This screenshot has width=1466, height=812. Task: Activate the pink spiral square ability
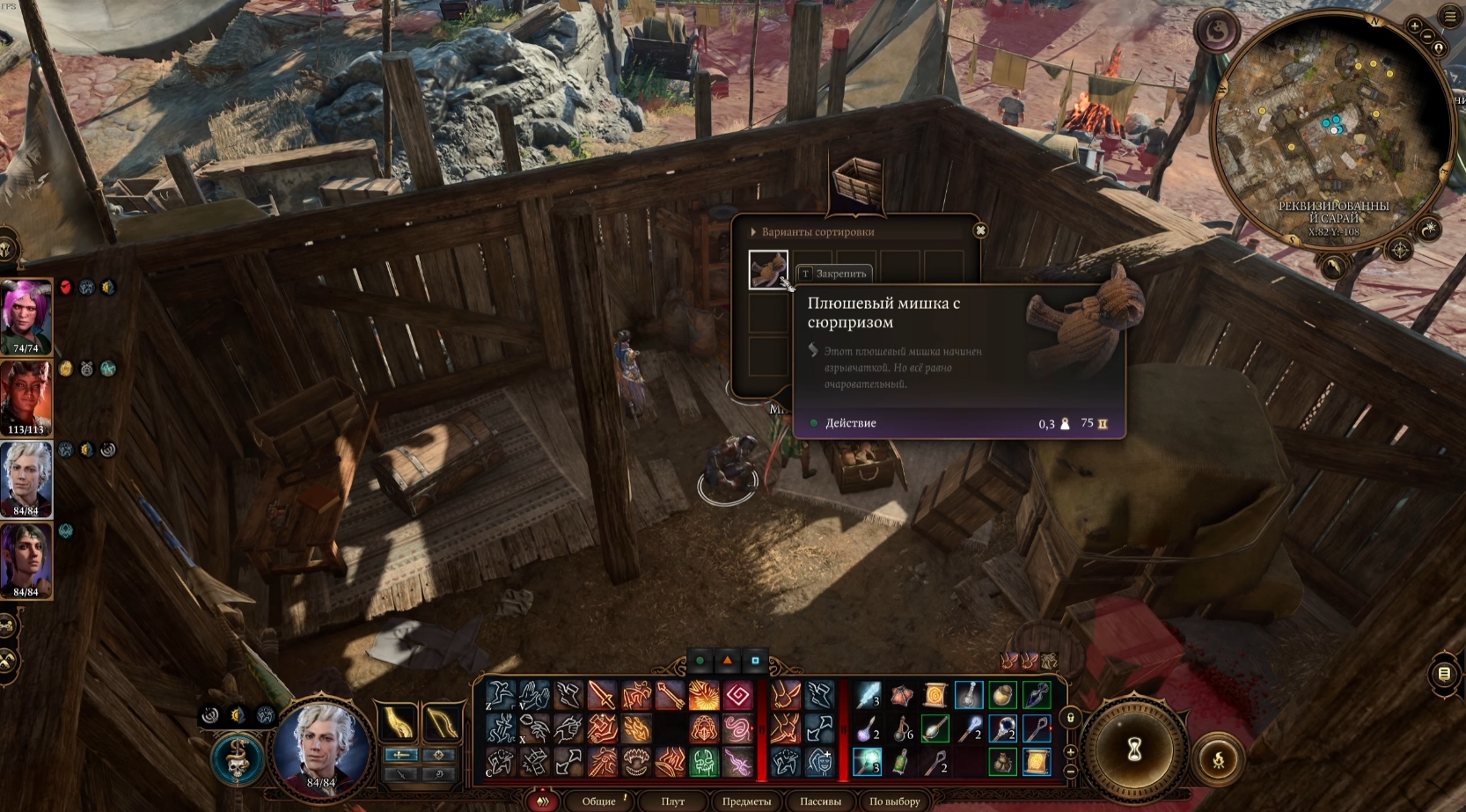pos(737,697)
